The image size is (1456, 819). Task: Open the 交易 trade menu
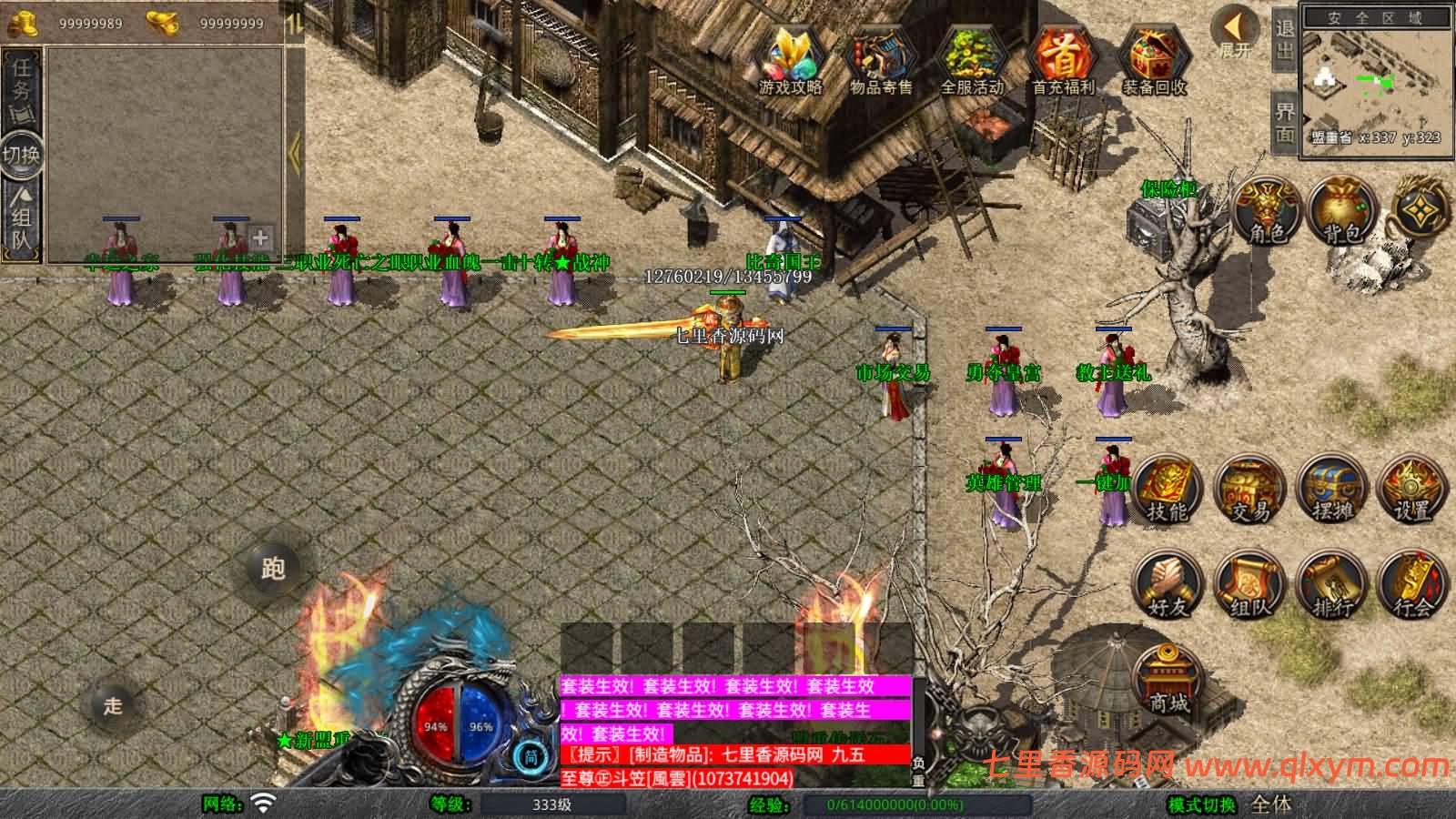tap(1249, 491)
